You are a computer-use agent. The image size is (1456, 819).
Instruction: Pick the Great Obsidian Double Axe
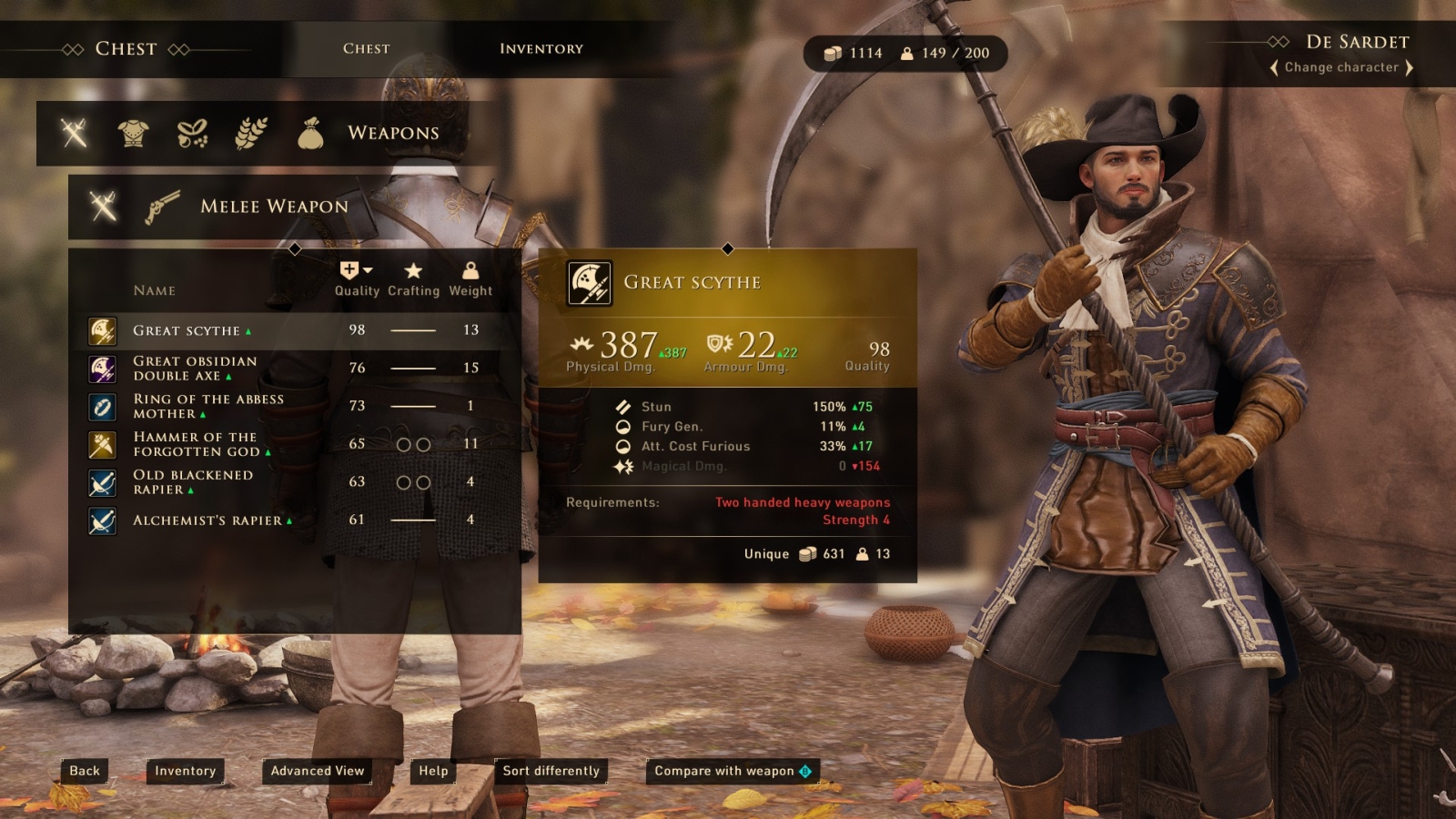pyautogui.click(x=195, y=369)
